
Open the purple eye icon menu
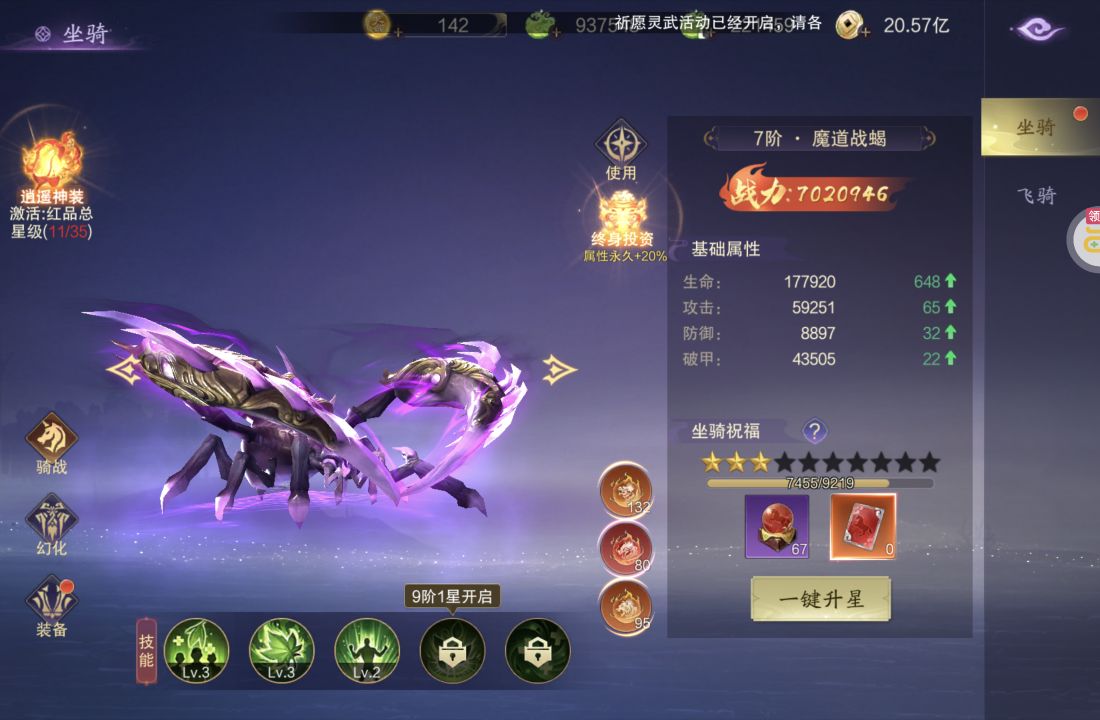pyautogui.click(x=1040, y=29)
